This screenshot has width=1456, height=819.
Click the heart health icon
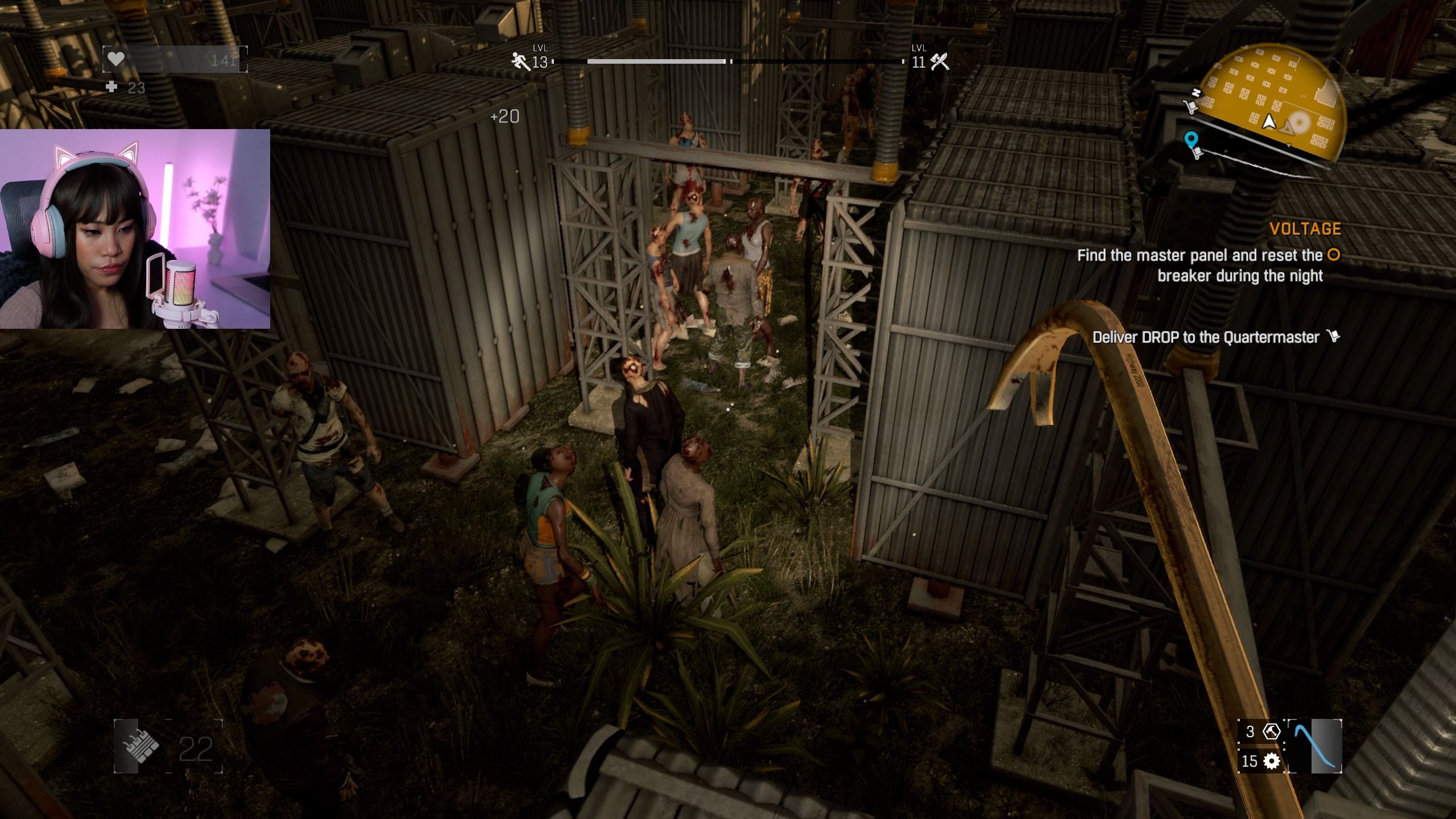[116, 59]
